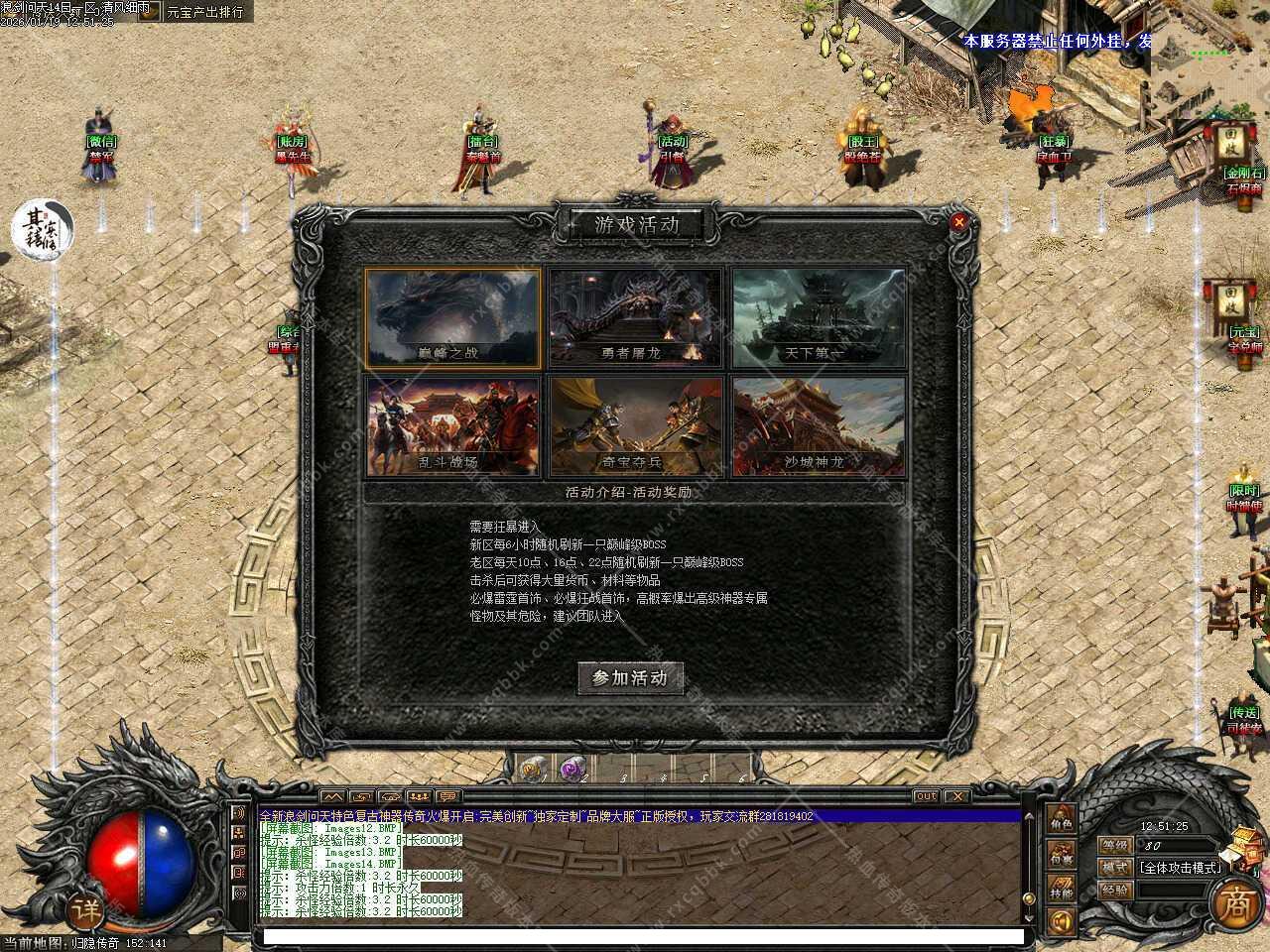The height and width of the screenshot is (952, 1270).
Task: Toggle the speaker sound button
Action: pos(1062,922)
